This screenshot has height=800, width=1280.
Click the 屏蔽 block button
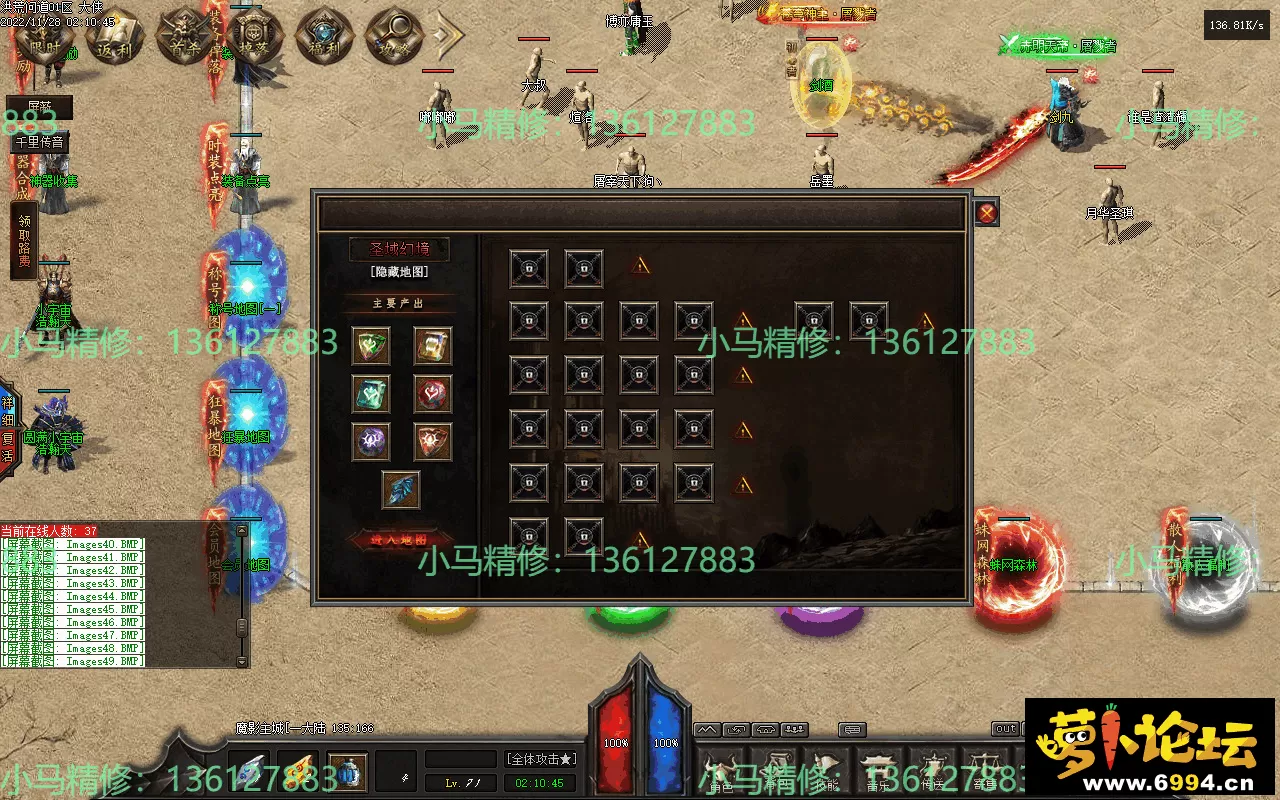(40, 108)
